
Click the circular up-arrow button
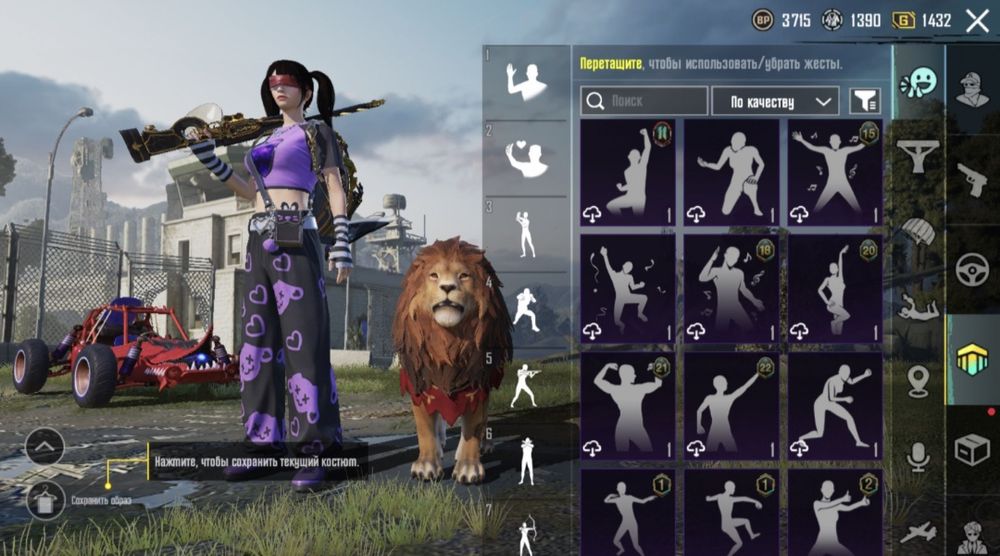pos(45,446)
